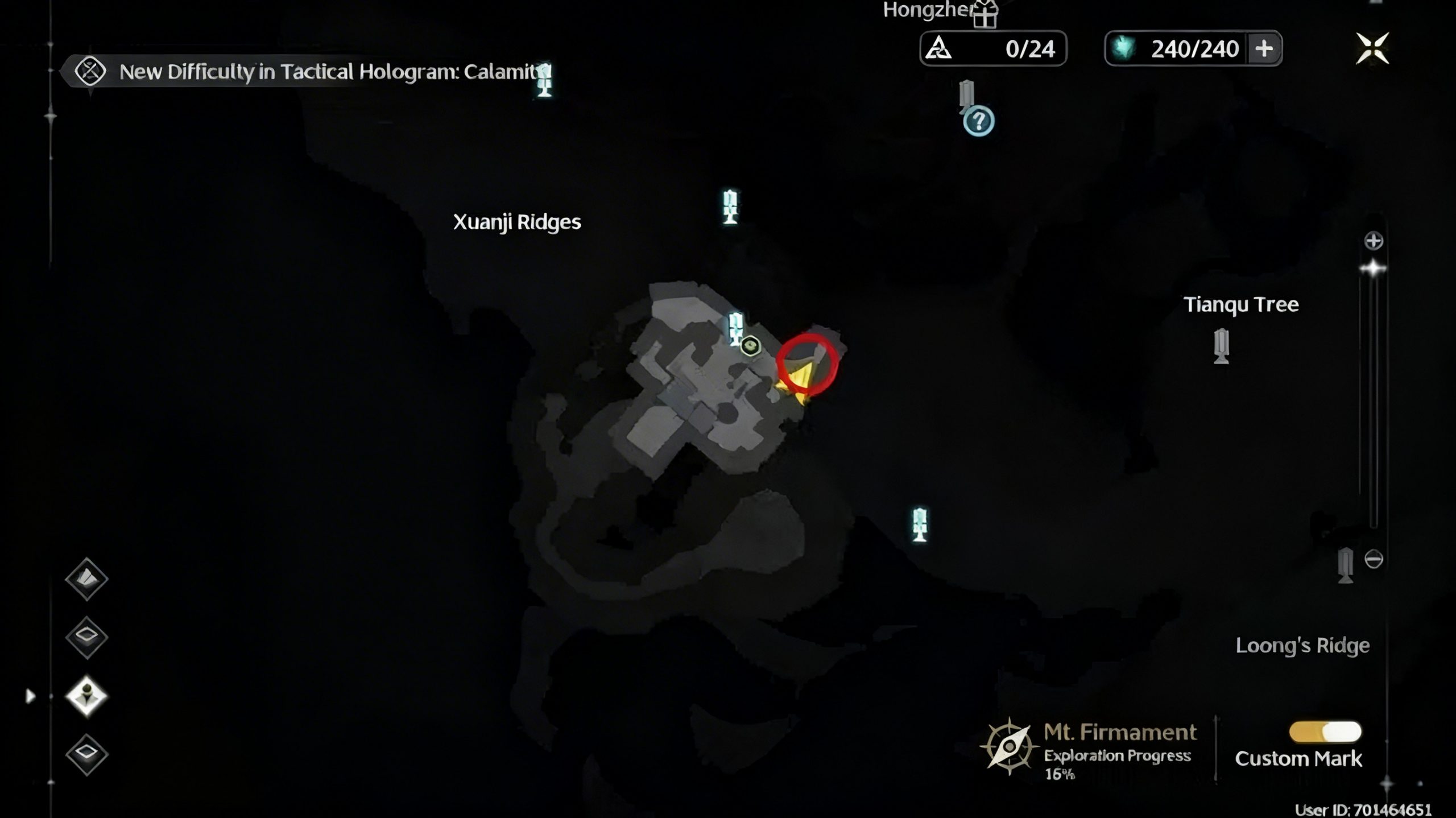Click the gift box icon near Hongzhen
The height and width of the screenshot is (818, 1456).
tap(985, 14)
